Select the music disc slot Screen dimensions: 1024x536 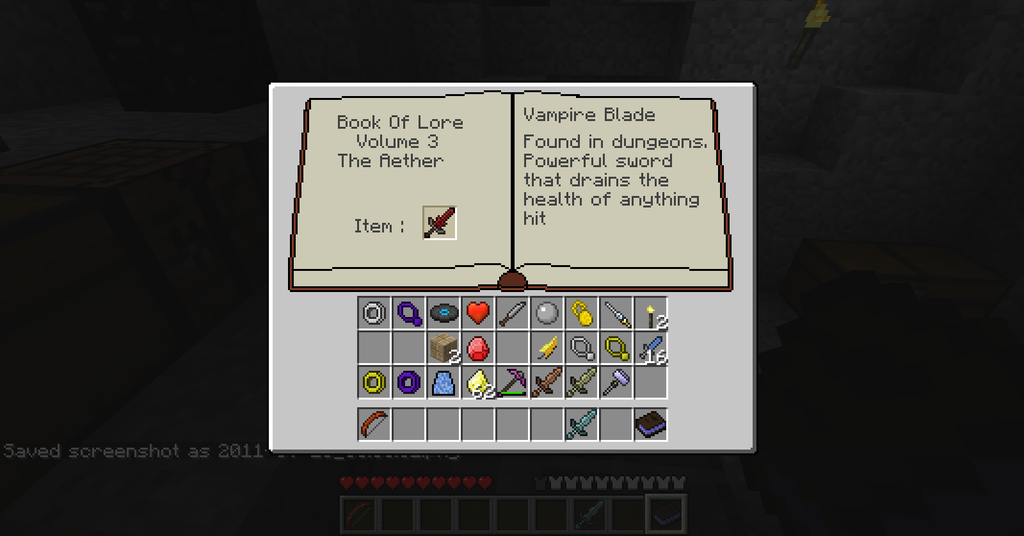(x=443, y=314)
